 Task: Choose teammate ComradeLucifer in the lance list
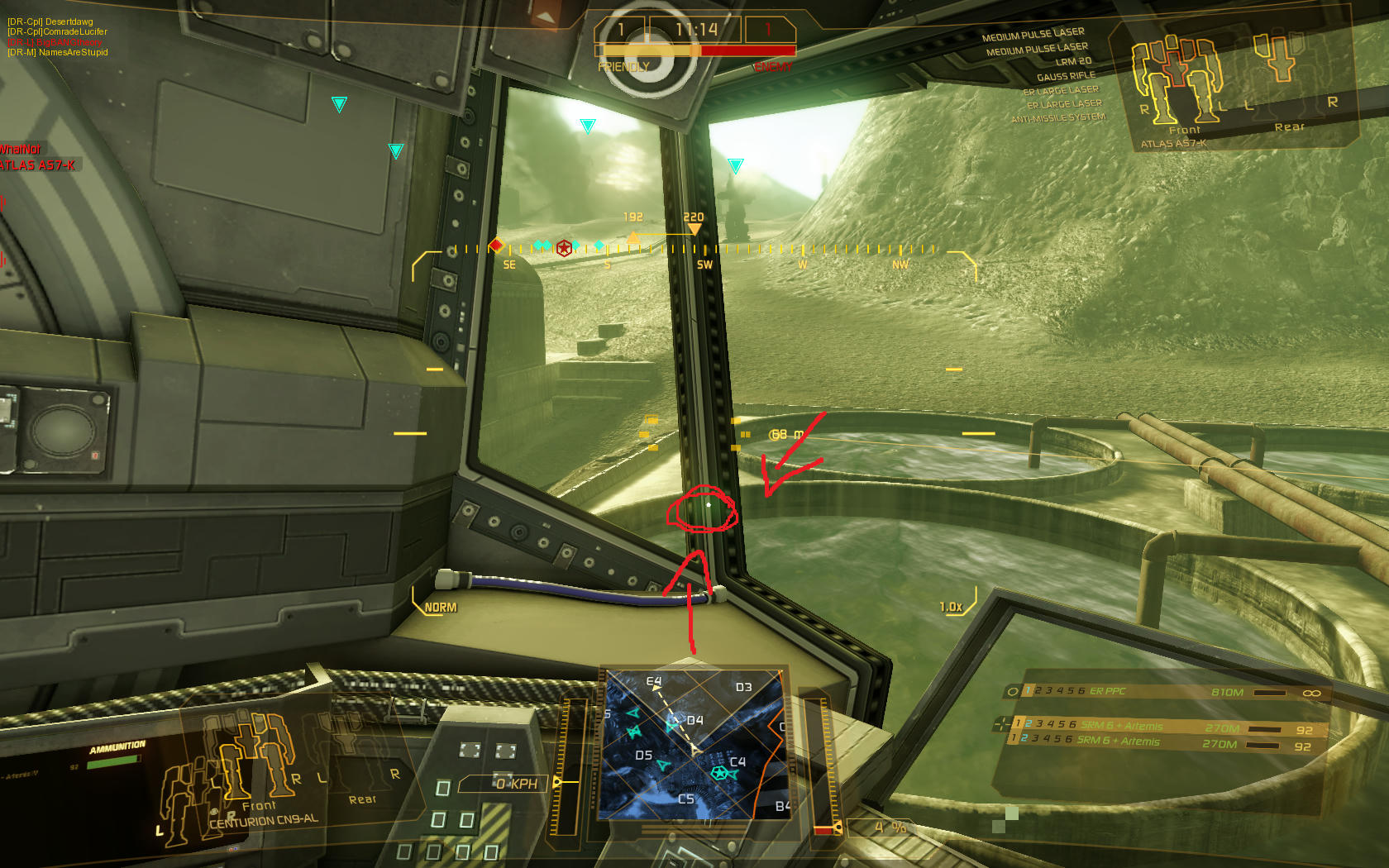tap(58, 31)
